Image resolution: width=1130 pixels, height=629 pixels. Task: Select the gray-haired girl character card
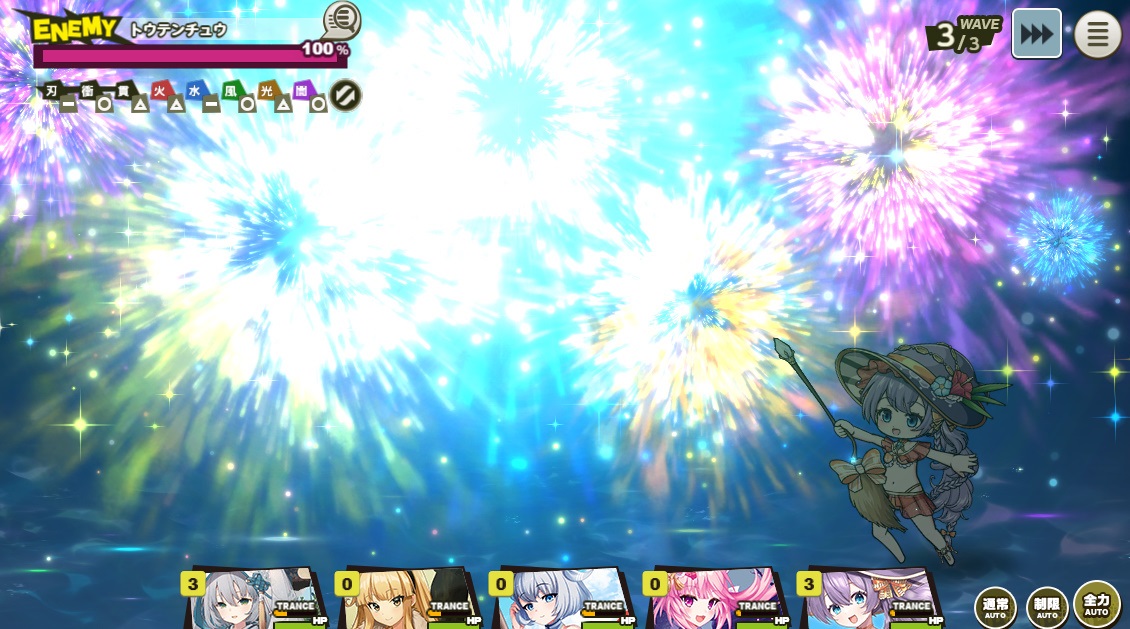[x=252, y=600]
